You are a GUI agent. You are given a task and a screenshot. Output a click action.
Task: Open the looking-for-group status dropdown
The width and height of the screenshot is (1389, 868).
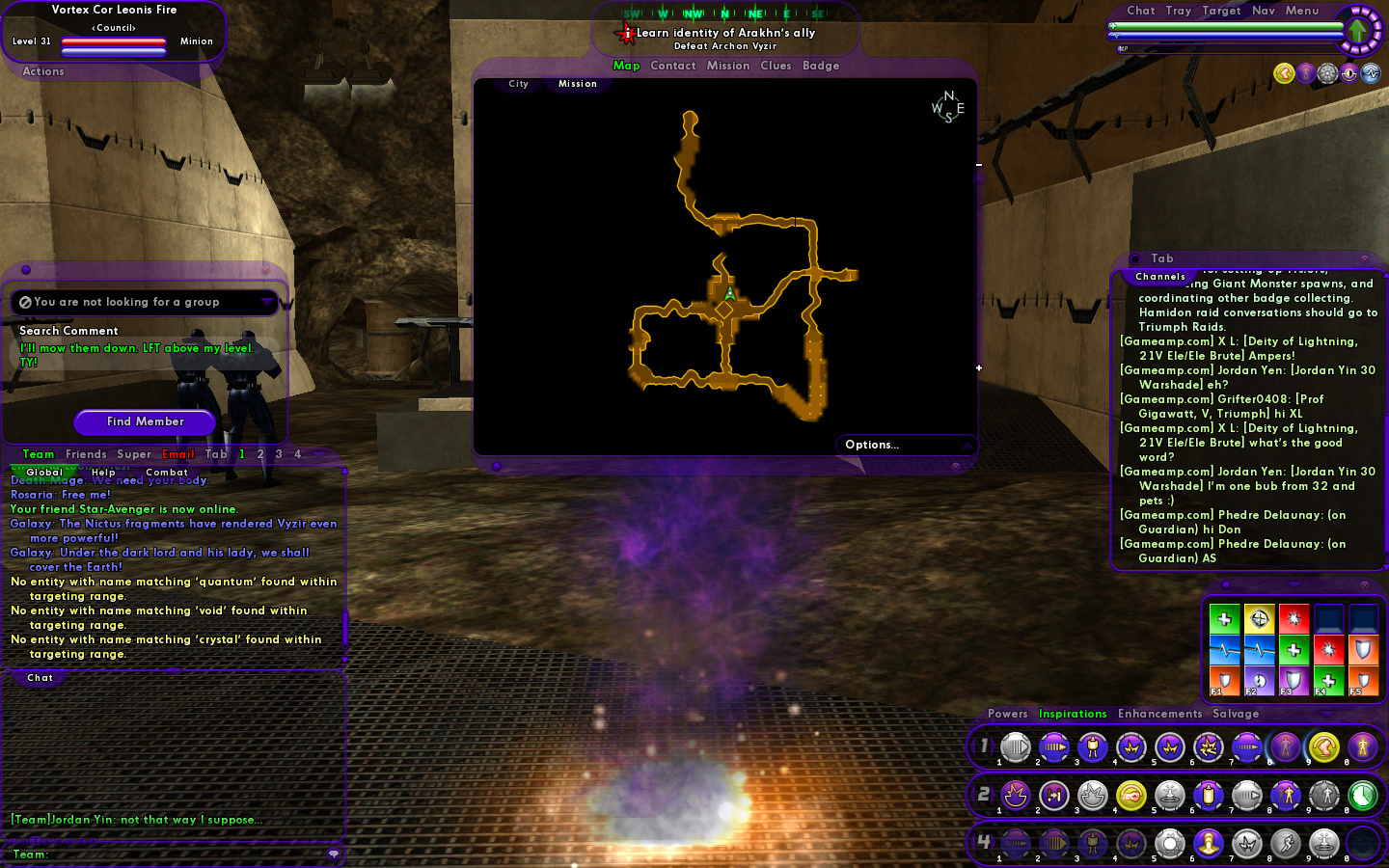[267, 302]
